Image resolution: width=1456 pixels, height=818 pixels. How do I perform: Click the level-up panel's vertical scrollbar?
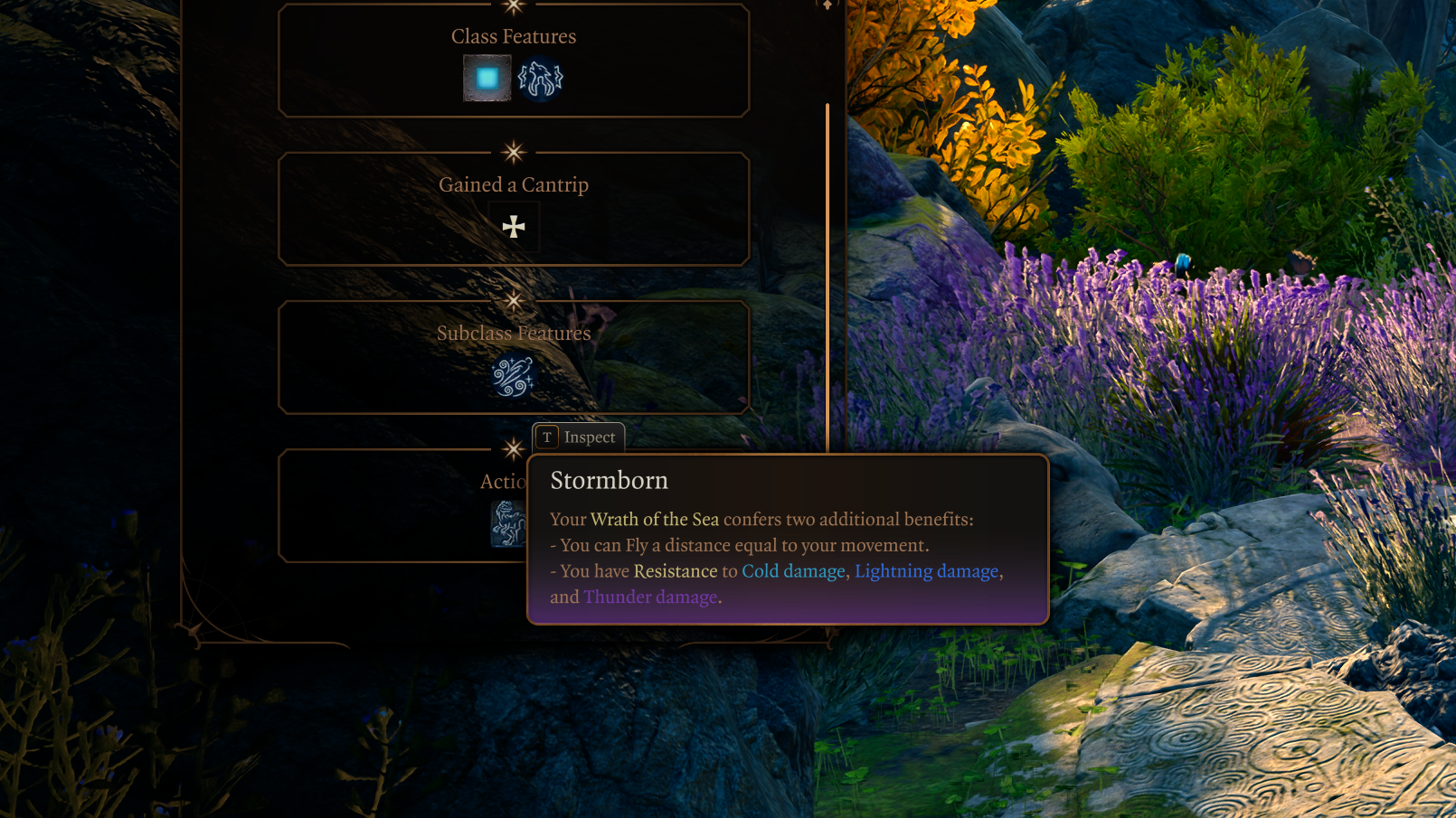827,271
